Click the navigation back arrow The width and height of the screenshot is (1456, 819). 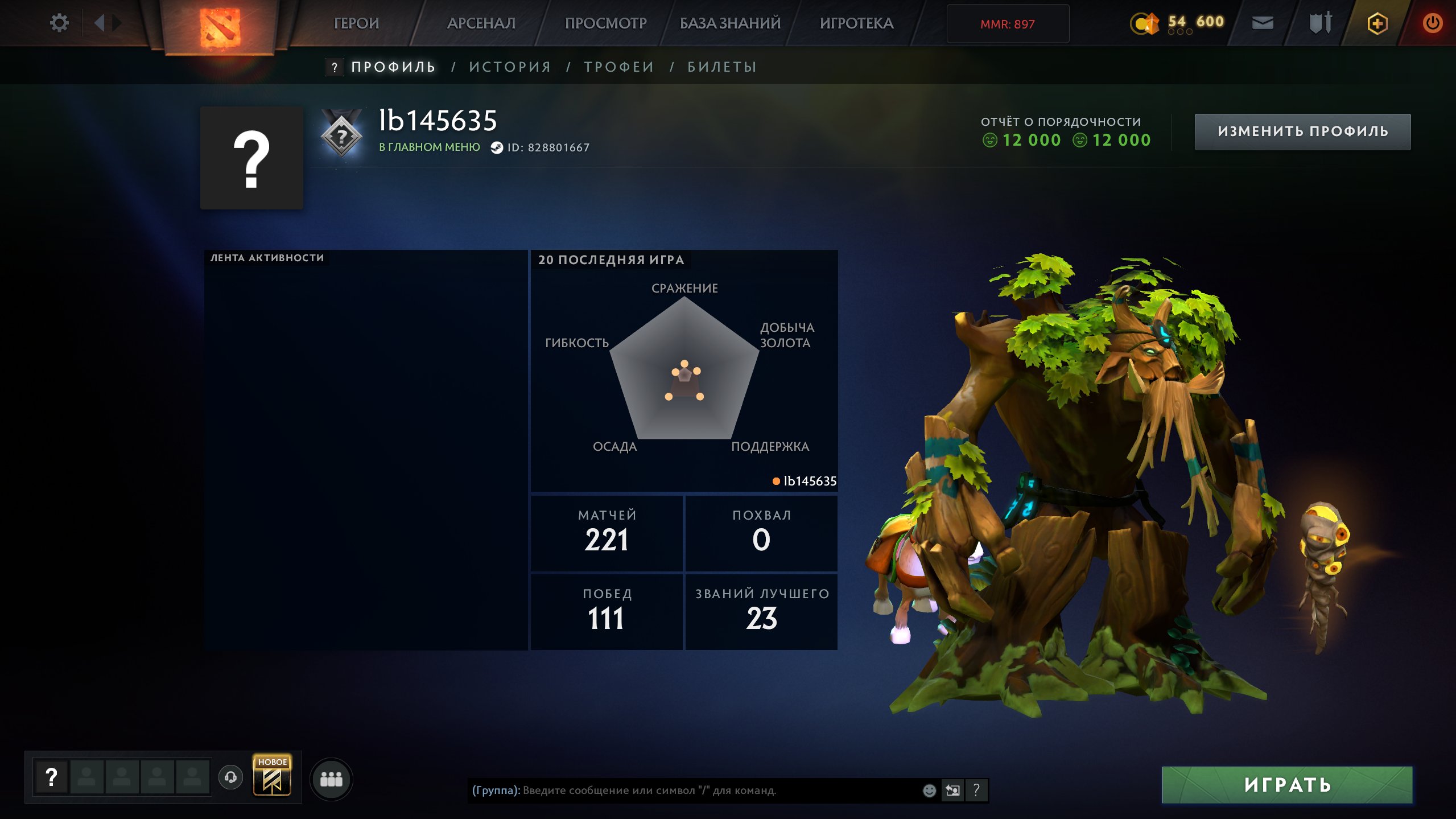(x=100, y=23)
